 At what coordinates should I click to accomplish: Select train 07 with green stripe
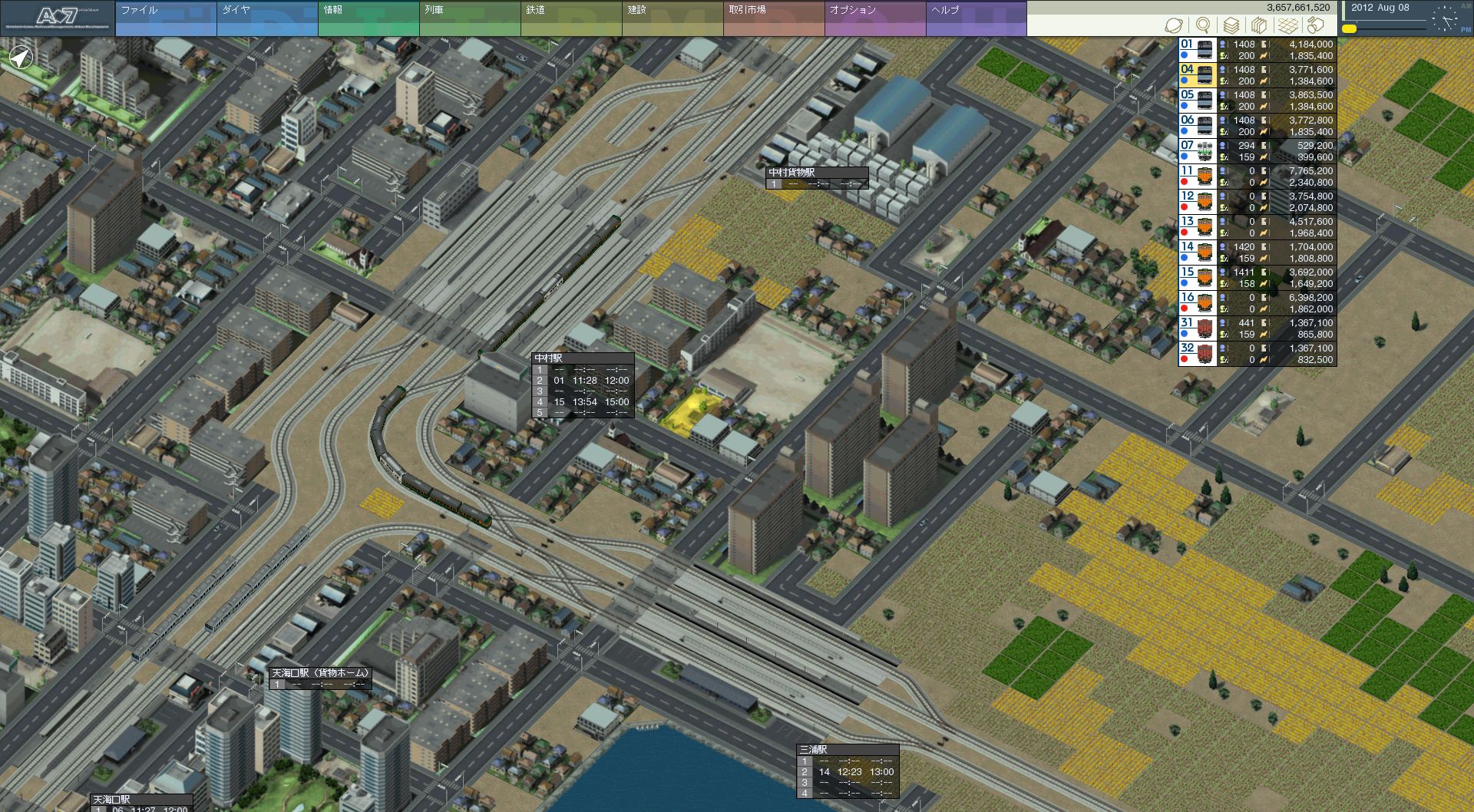1198,151
